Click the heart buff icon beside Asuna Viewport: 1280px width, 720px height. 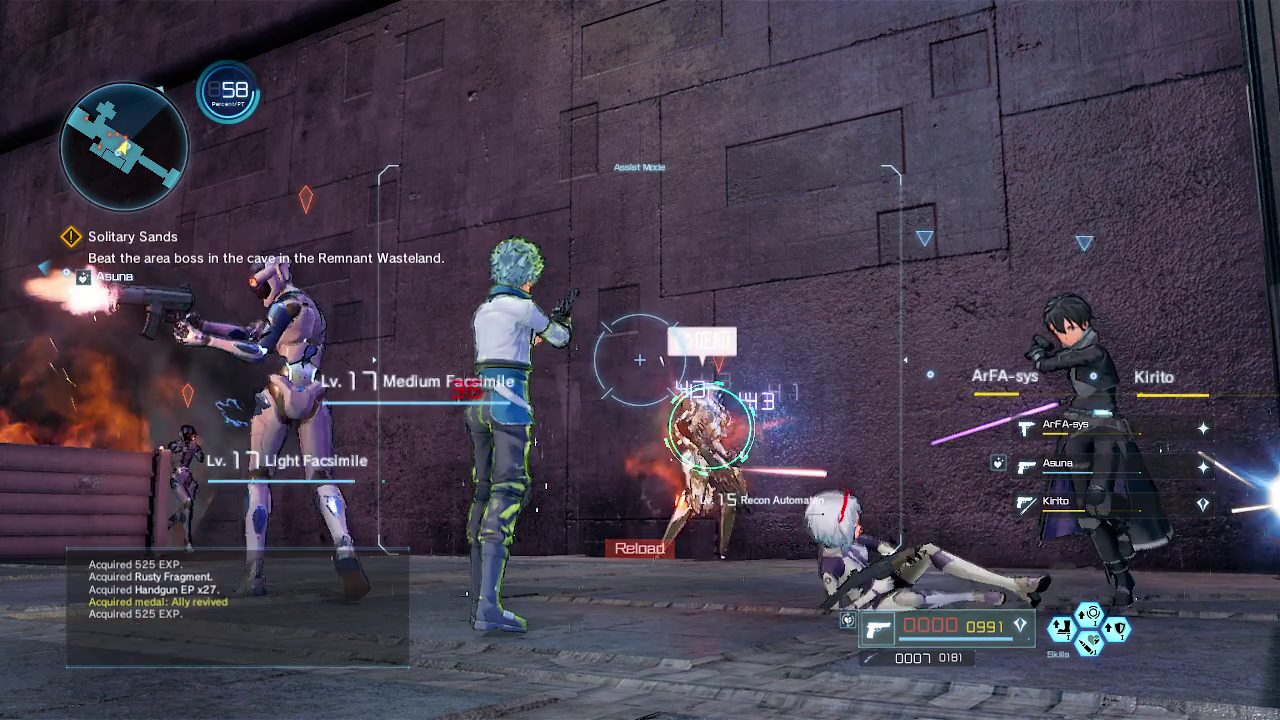[x=998, y=463]
